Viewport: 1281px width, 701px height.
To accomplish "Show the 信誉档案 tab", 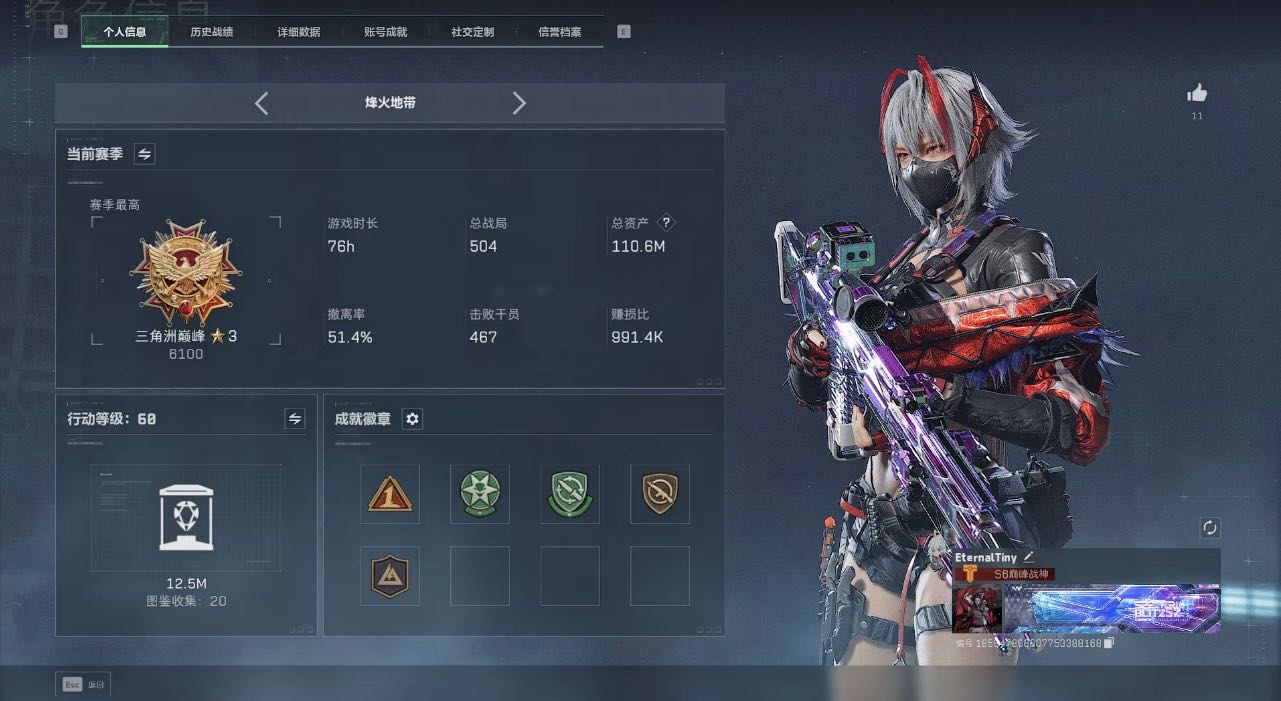I will (560, 32).
